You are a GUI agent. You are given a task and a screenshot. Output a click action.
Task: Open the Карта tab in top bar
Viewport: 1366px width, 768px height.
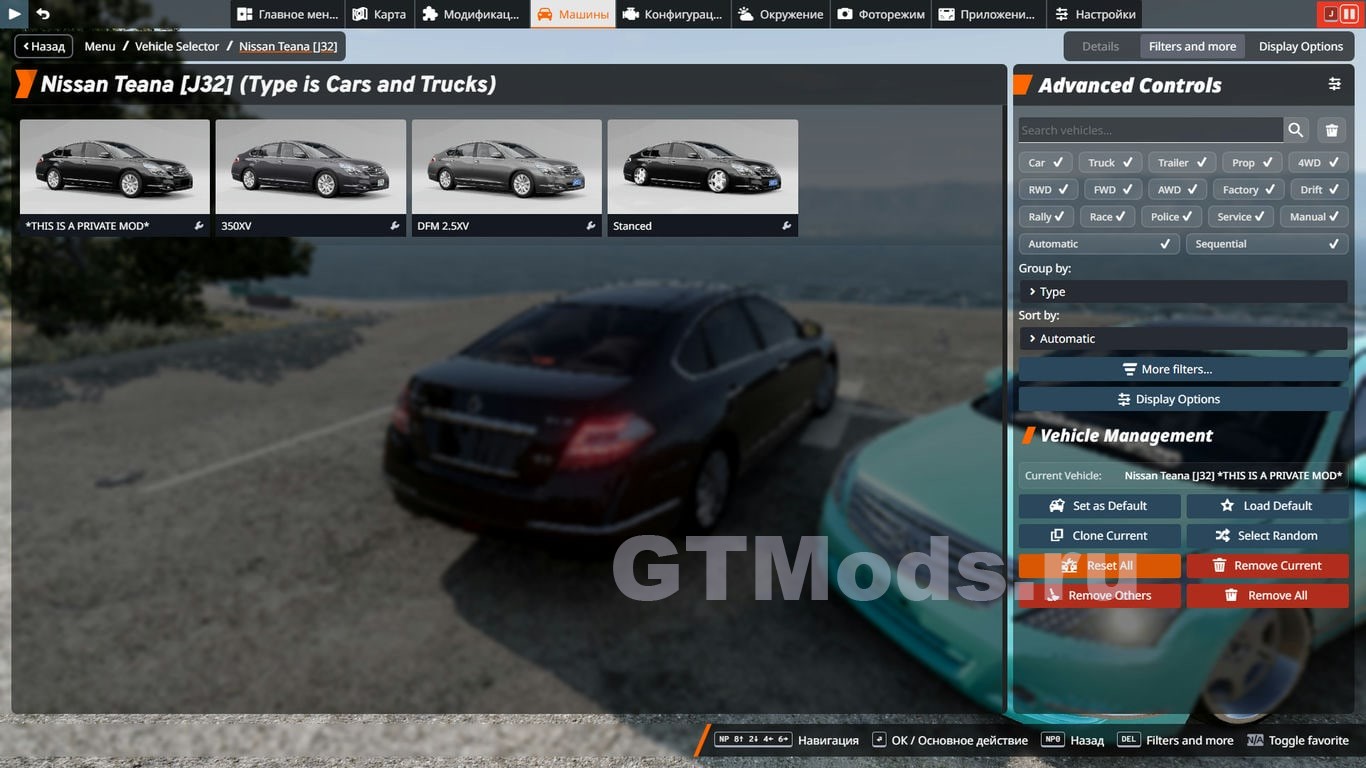click(379, 14)
